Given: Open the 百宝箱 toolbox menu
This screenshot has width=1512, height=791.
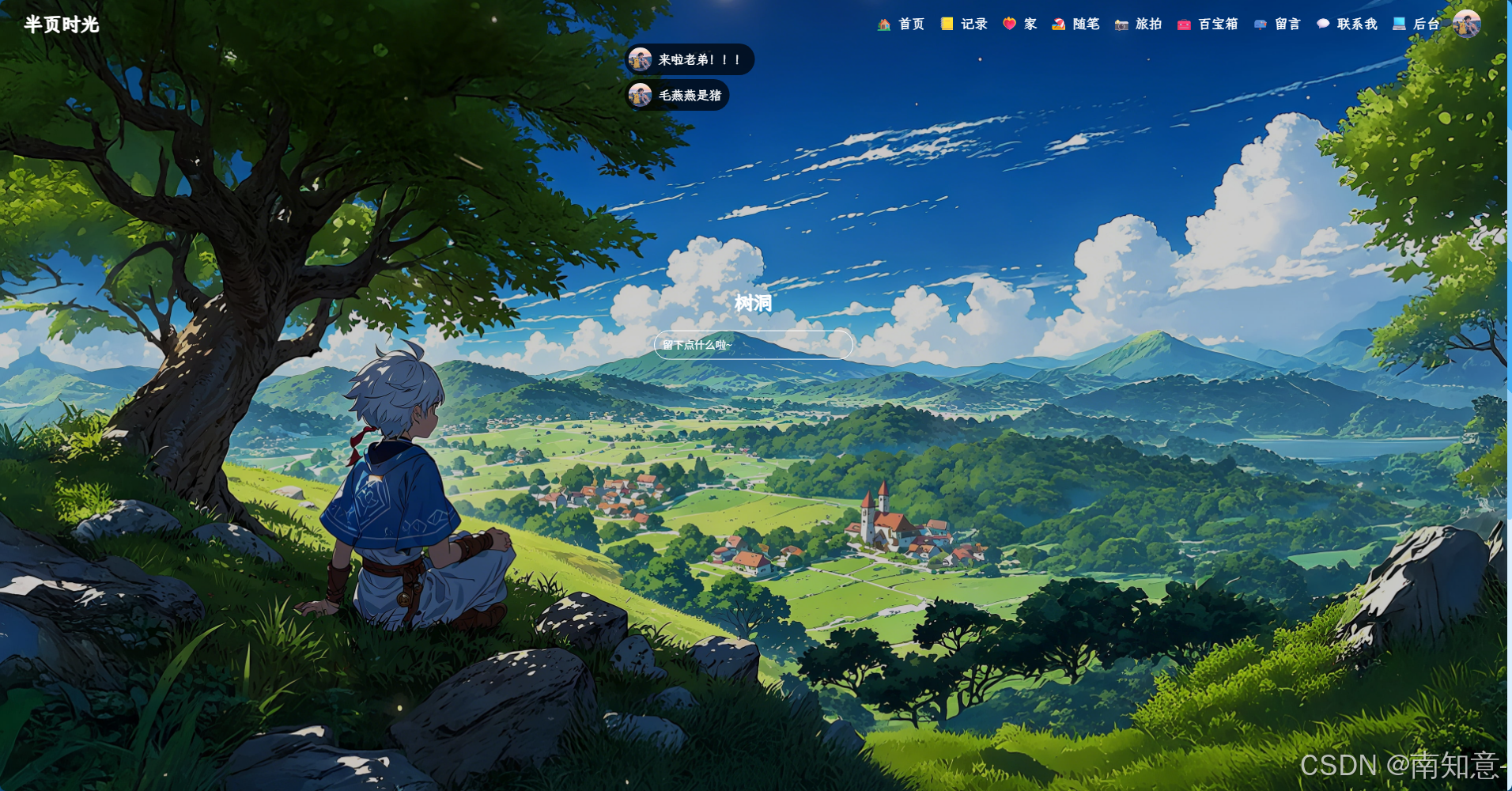Looking at the screenshot, I should pos(1208,25).
